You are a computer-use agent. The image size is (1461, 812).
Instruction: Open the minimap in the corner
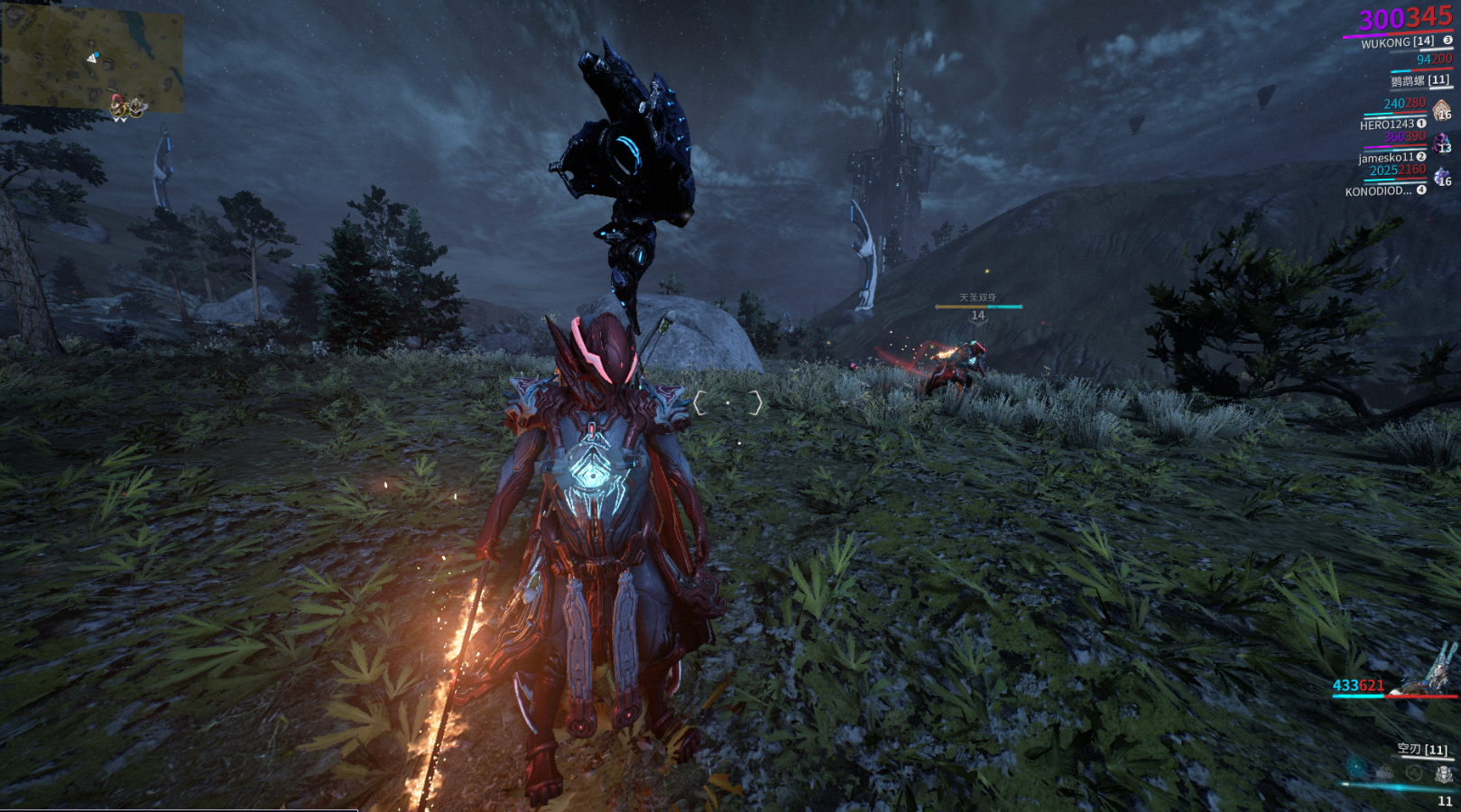(x=92, y=56)
